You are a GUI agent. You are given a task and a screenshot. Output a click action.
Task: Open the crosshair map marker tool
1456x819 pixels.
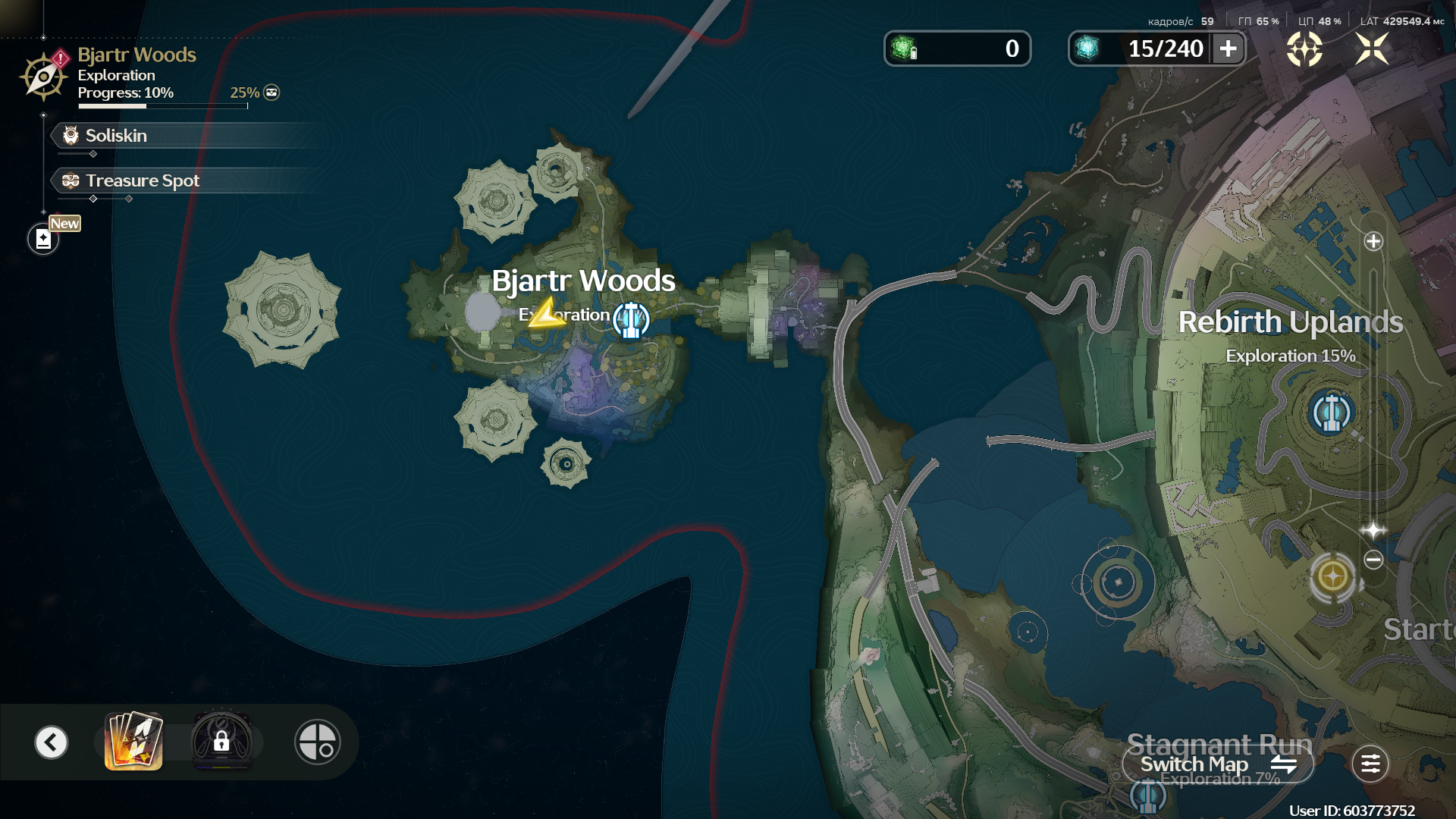click(x=317, y=742)
